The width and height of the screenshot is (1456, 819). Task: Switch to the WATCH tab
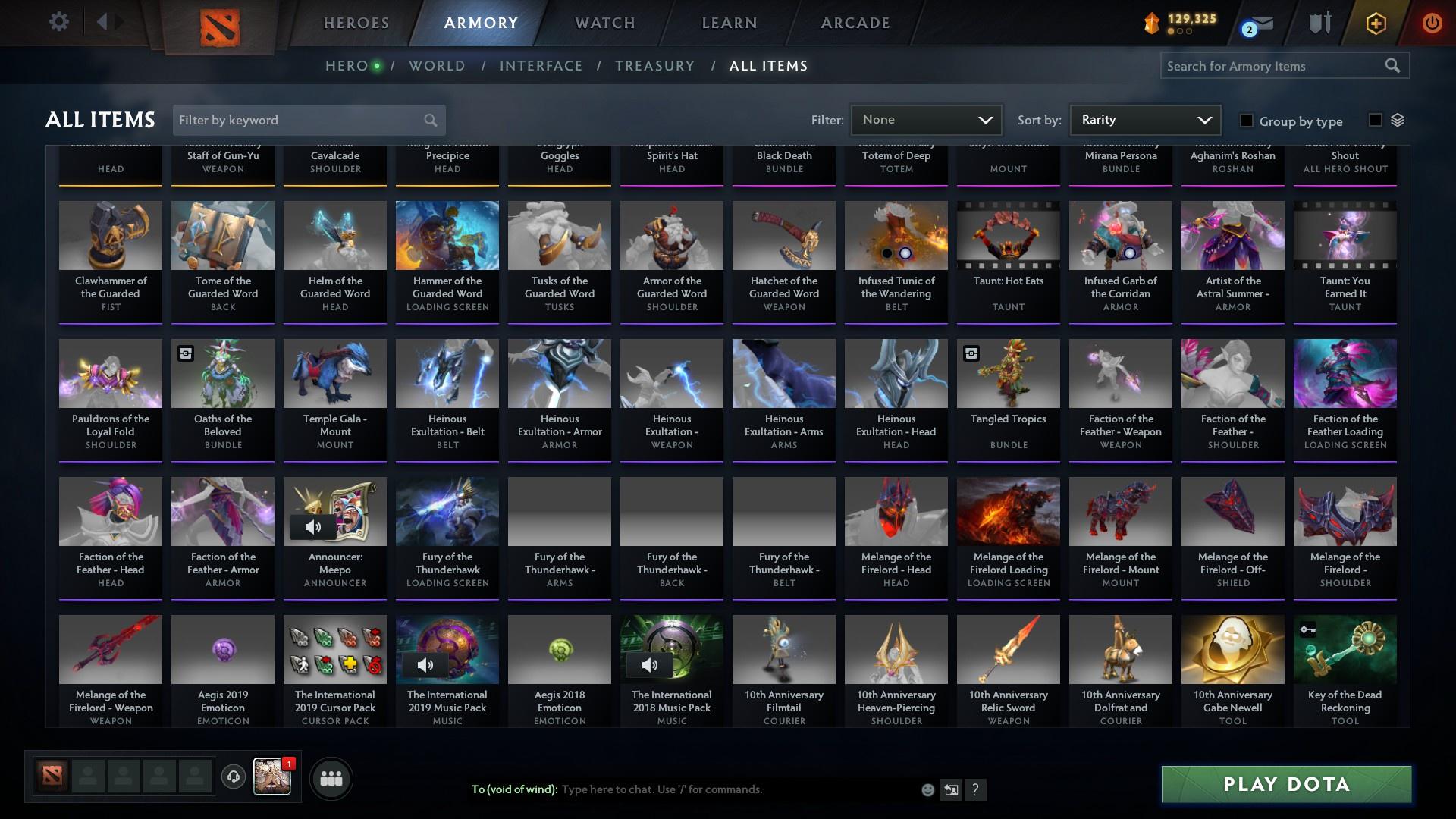[604, 23]
